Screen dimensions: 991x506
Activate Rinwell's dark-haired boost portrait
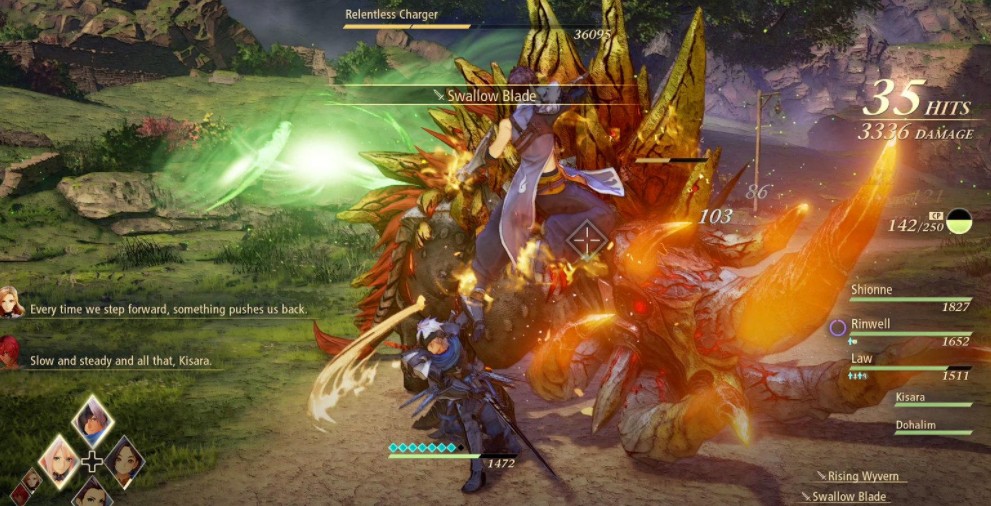[125, 461]
